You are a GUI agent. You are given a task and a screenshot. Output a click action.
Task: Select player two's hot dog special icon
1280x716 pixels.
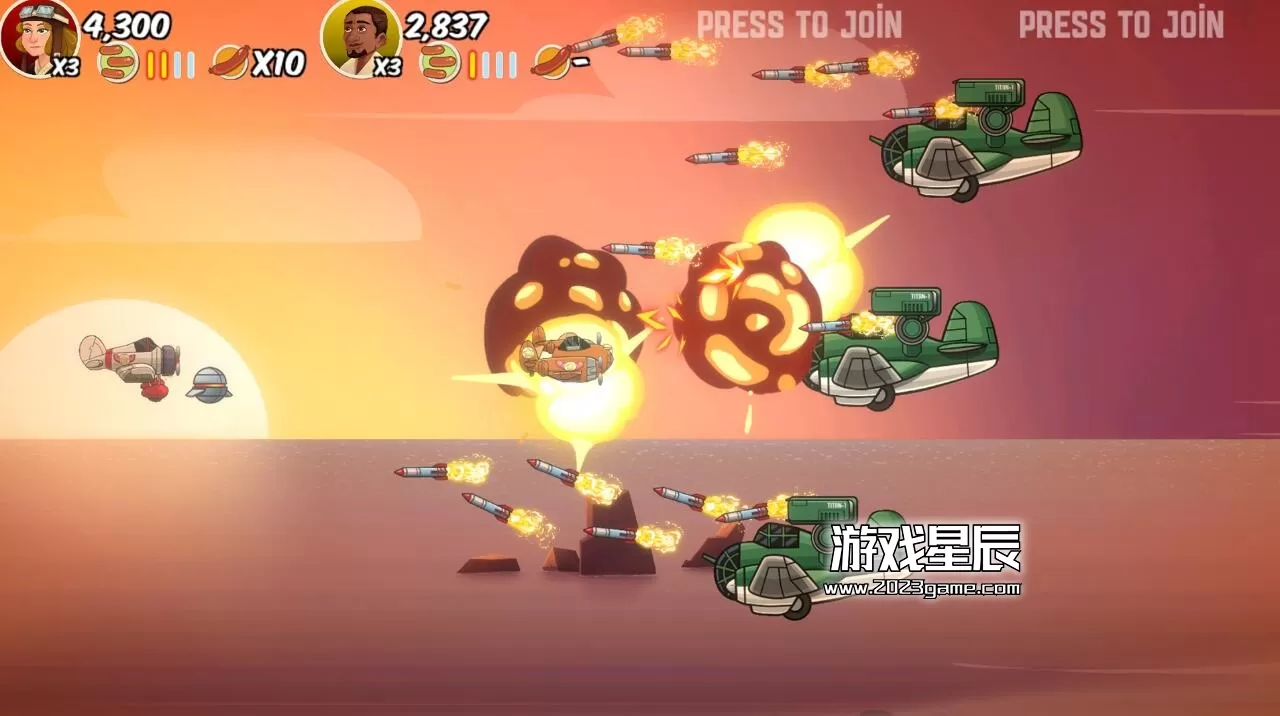(x=552, y=62)
